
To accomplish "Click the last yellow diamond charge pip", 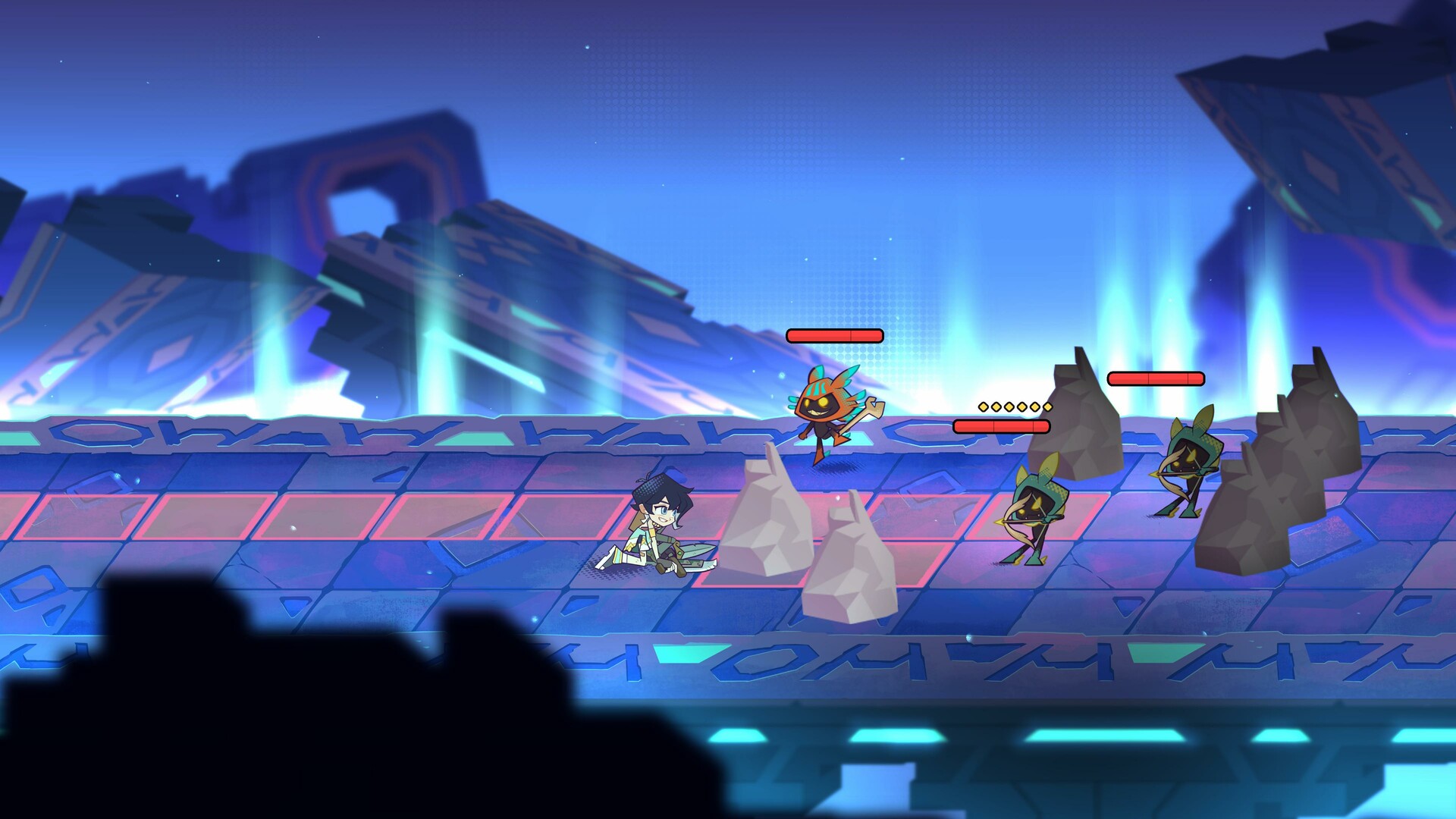I will (x=1047, y=406).
